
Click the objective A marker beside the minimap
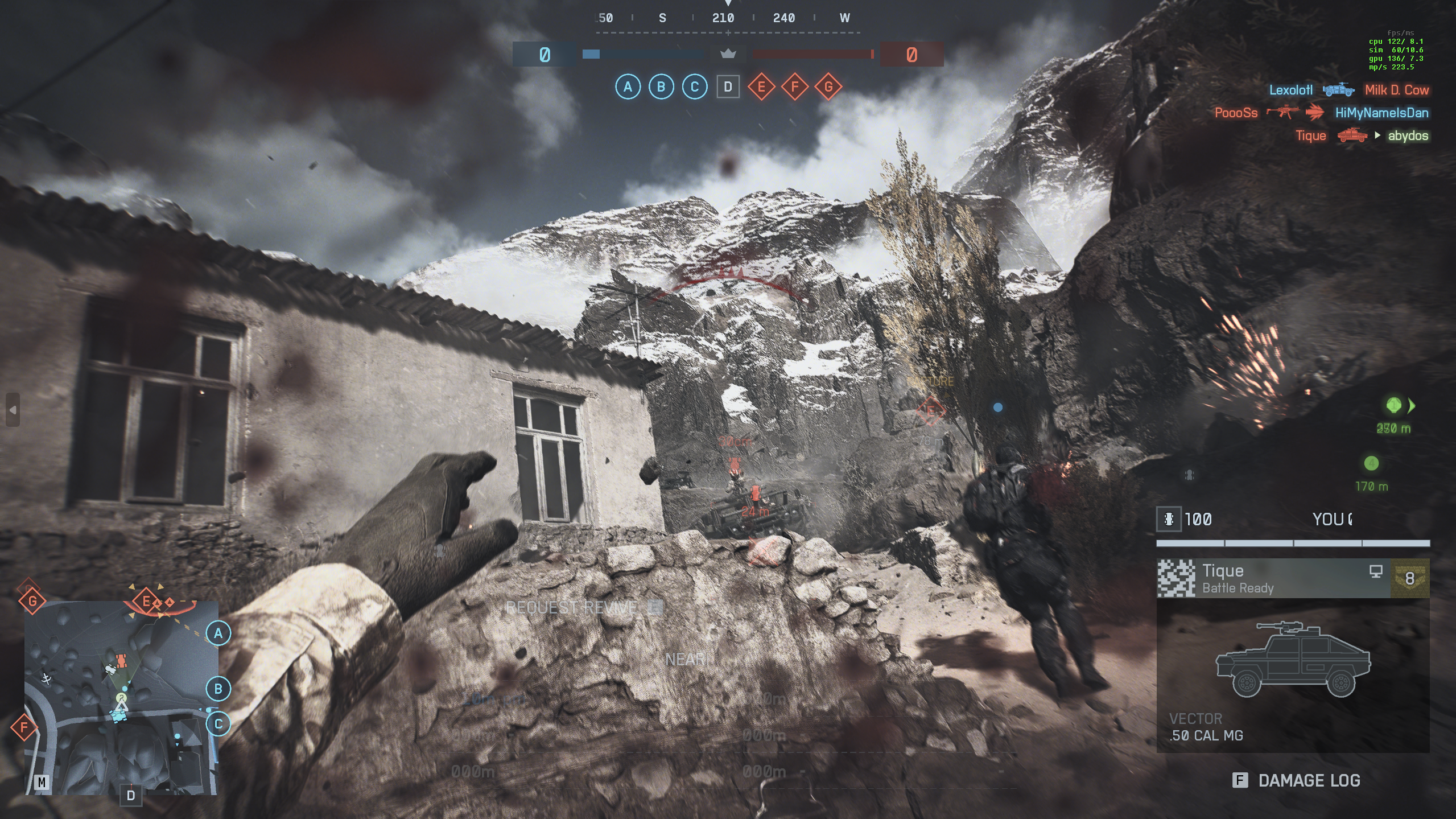click(x=218, y=633)
